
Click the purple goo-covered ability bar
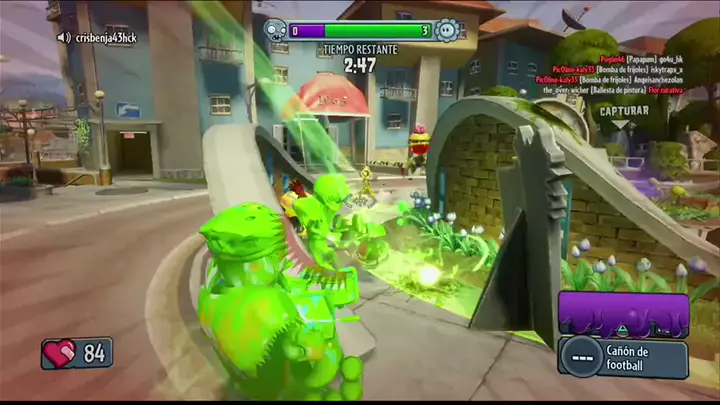[623, 314]
